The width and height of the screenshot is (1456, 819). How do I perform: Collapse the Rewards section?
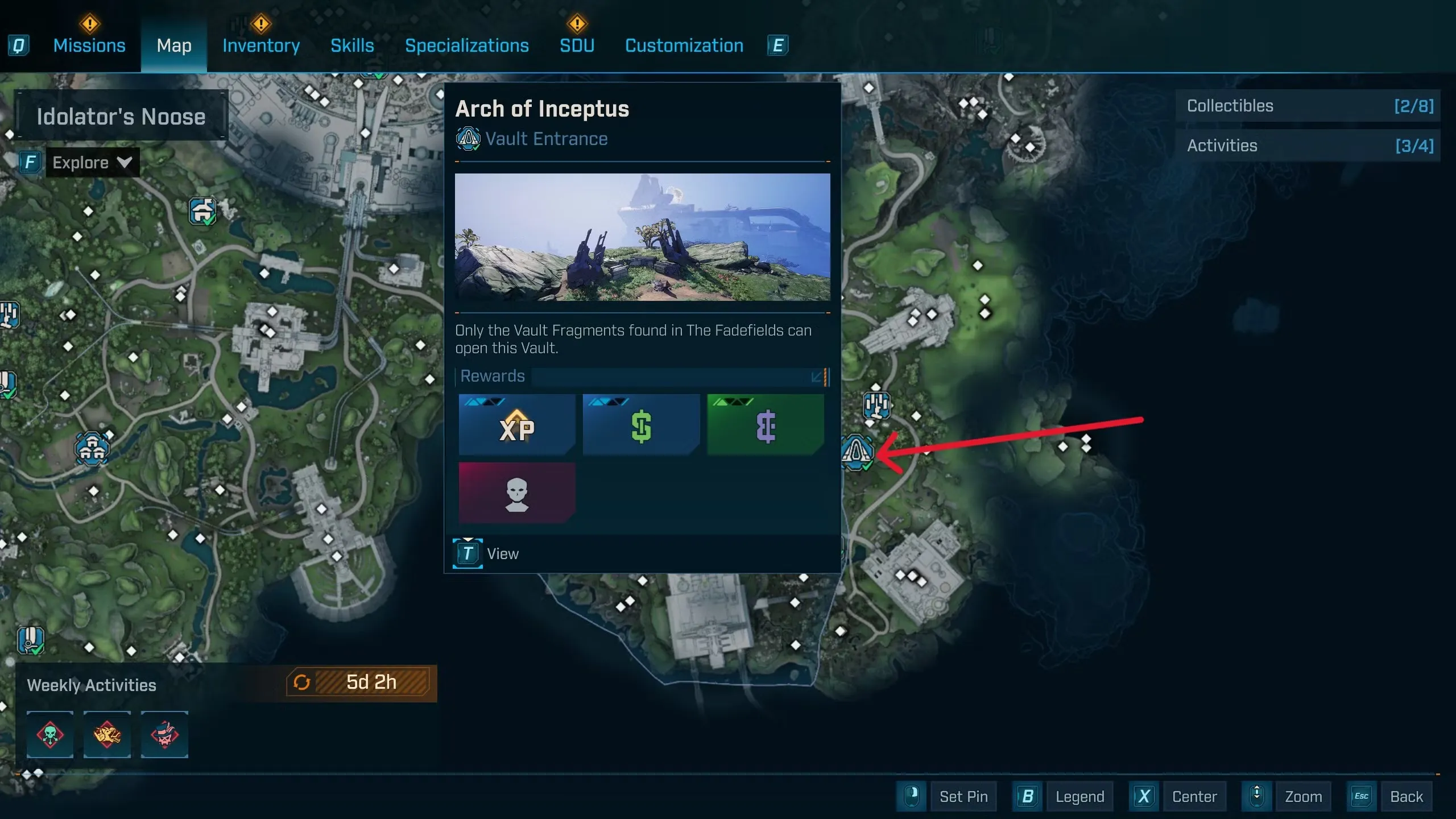[x=817, y=377]
